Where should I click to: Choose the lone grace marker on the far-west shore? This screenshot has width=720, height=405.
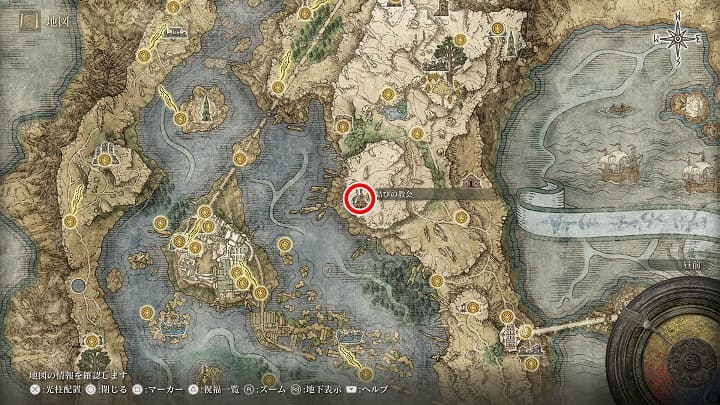click(x=70, y=221)
